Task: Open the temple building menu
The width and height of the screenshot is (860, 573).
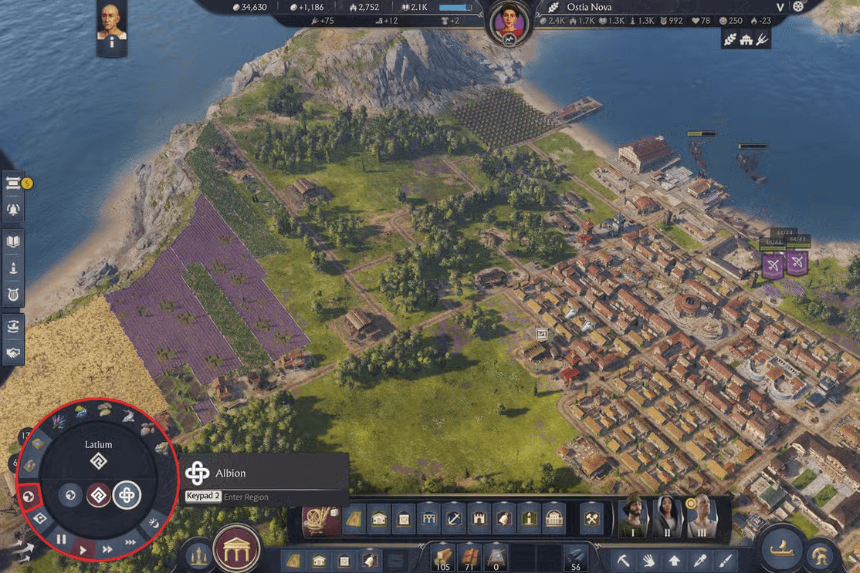Action: 237,548
